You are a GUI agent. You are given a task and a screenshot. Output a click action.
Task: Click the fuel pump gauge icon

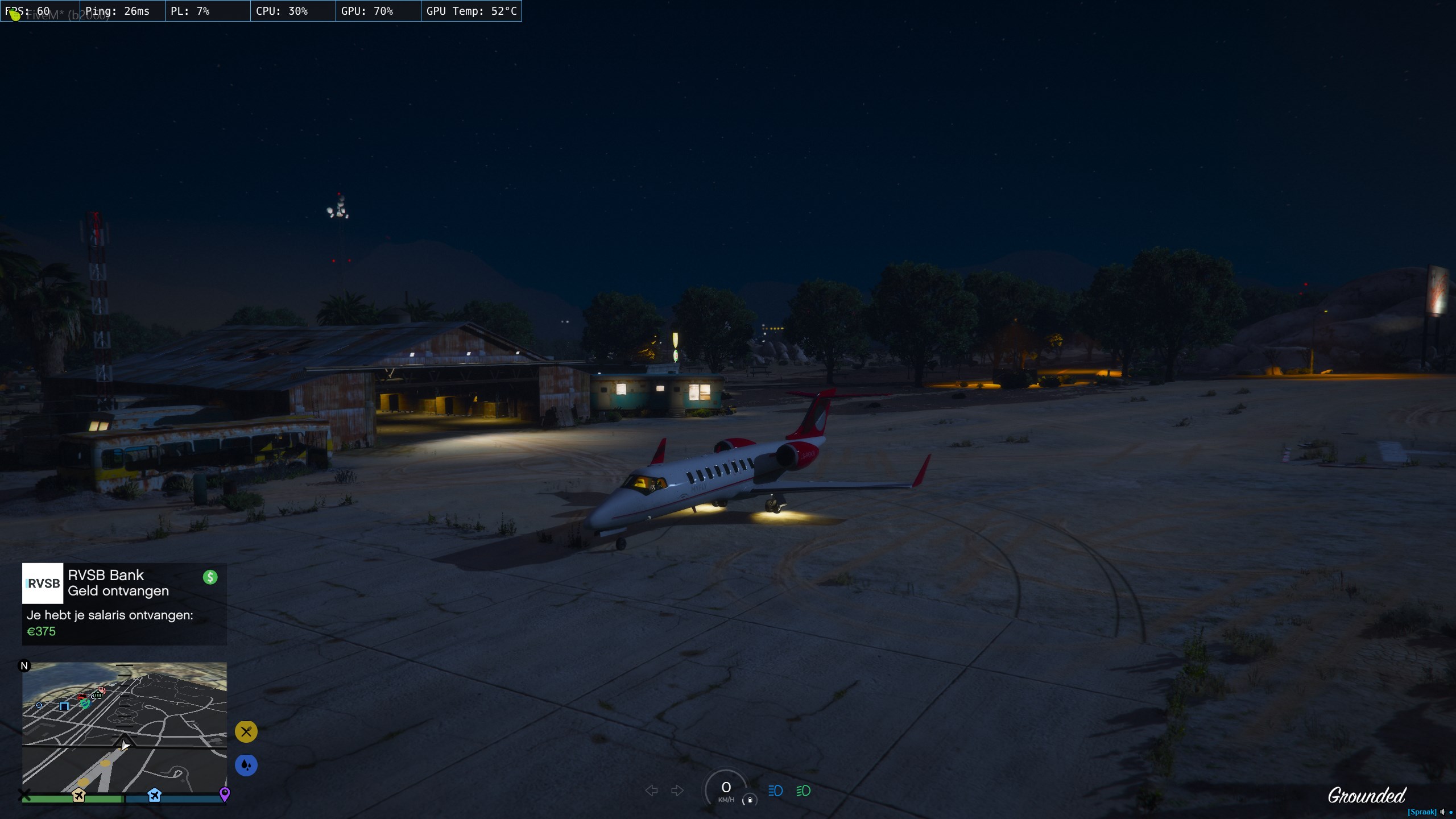(750, 800)
